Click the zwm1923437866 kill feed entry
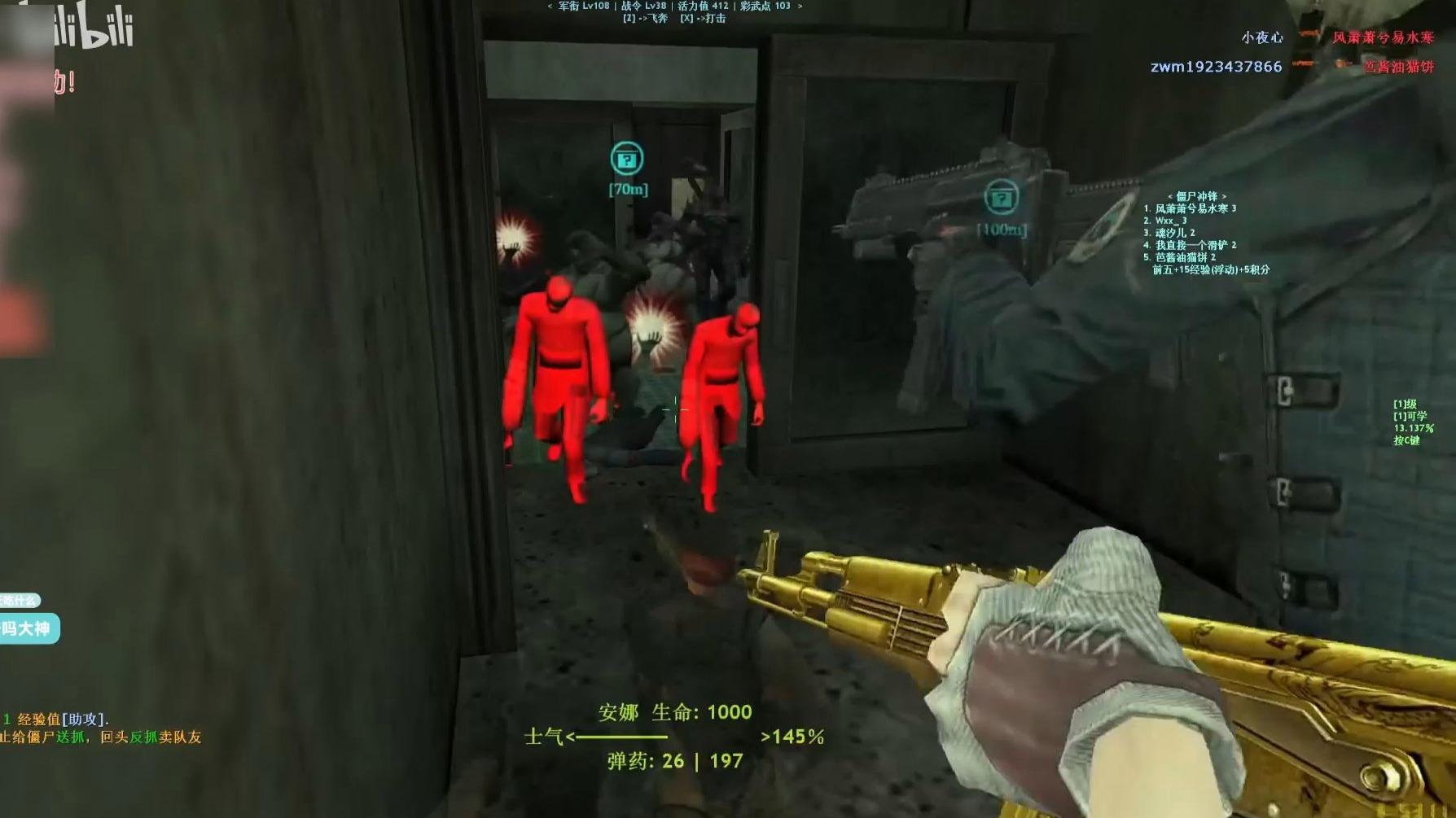 [x=1216, y=67]
